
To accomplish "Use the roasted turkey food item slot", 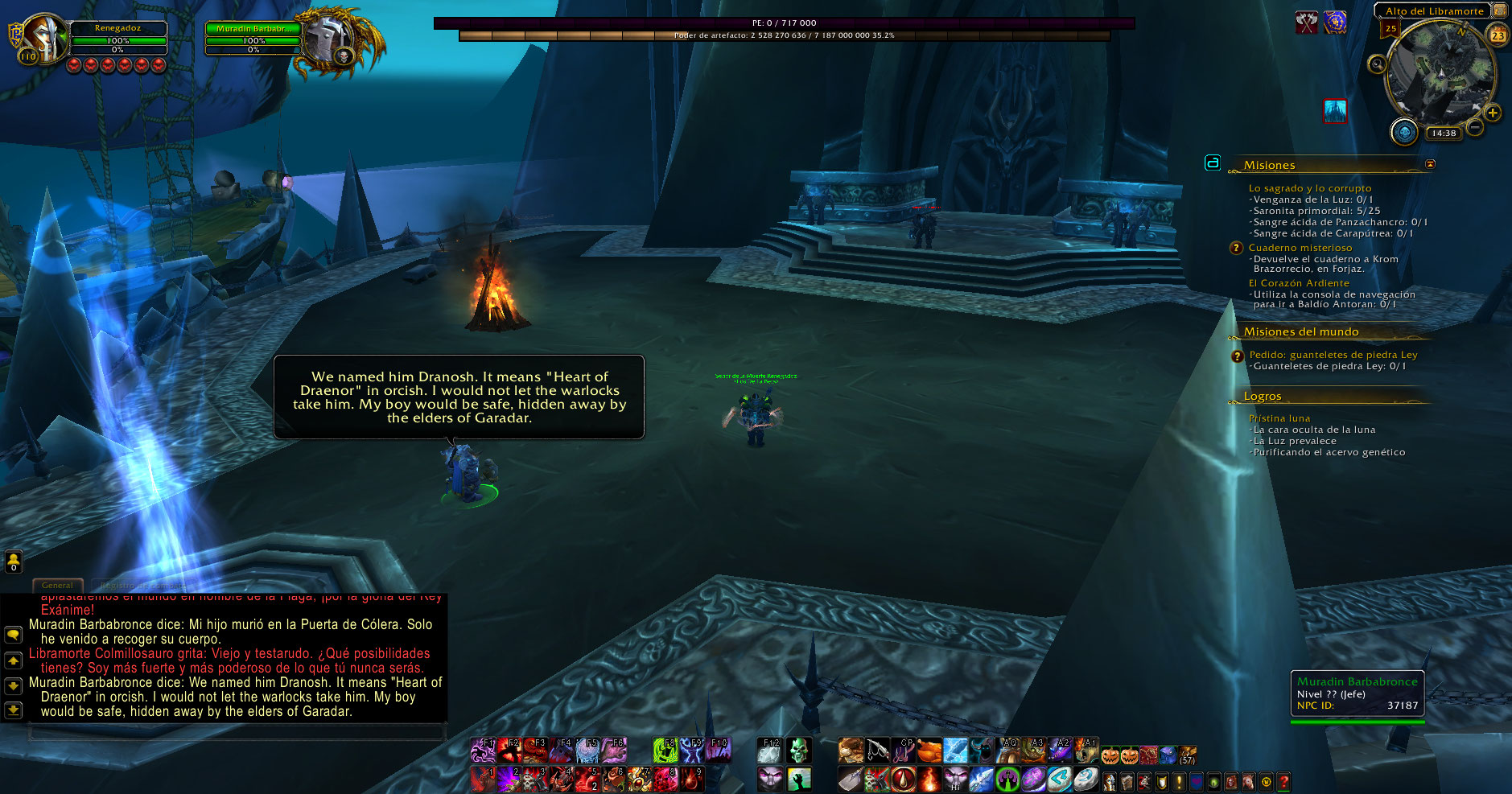I will pyautogui.click(x=929, y=751).
